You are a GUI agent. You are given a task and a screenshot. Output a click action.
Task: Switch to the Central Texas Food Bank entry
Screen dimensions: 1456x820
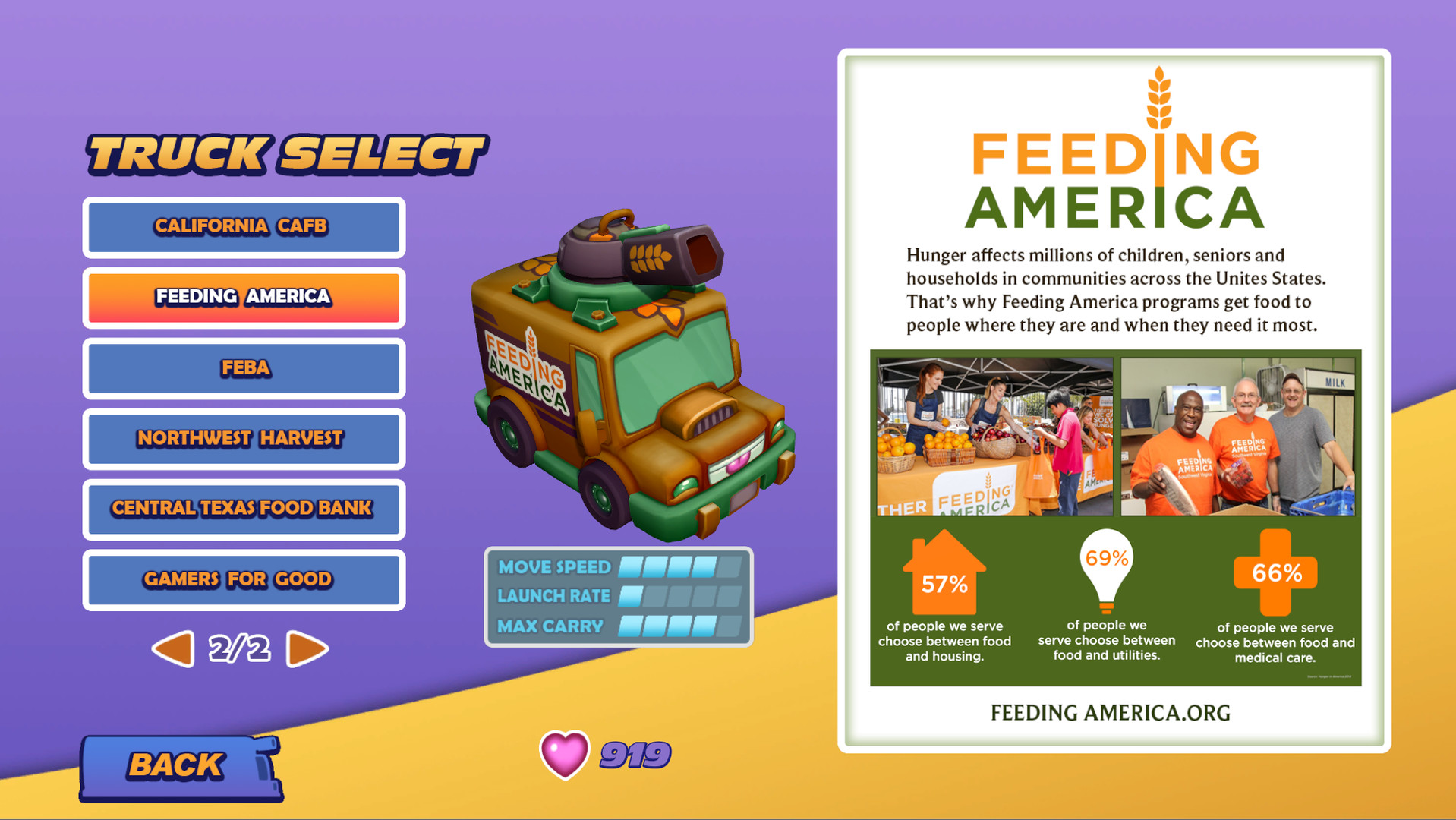243,509
